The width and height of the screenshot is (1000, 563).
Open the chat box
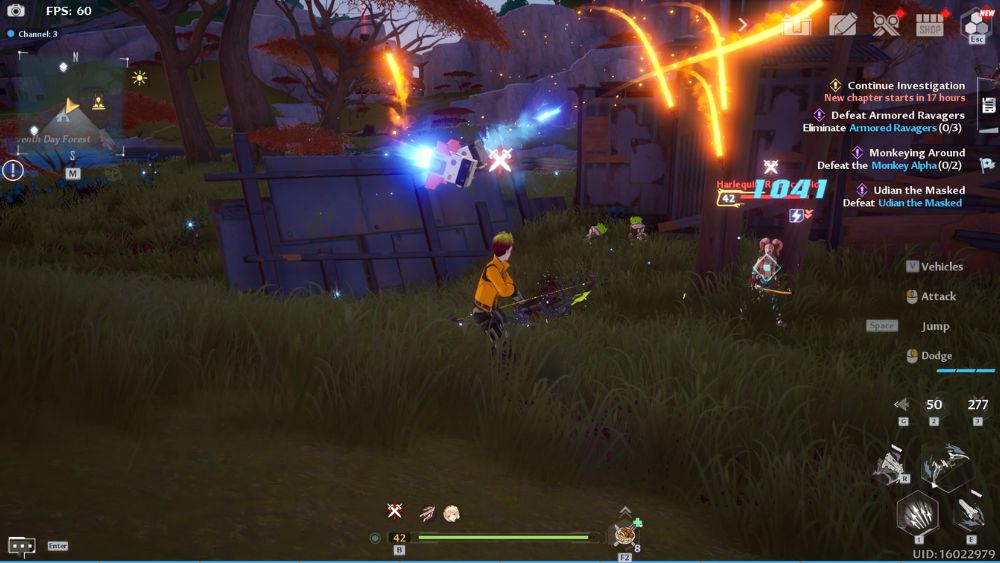point(22,546)
